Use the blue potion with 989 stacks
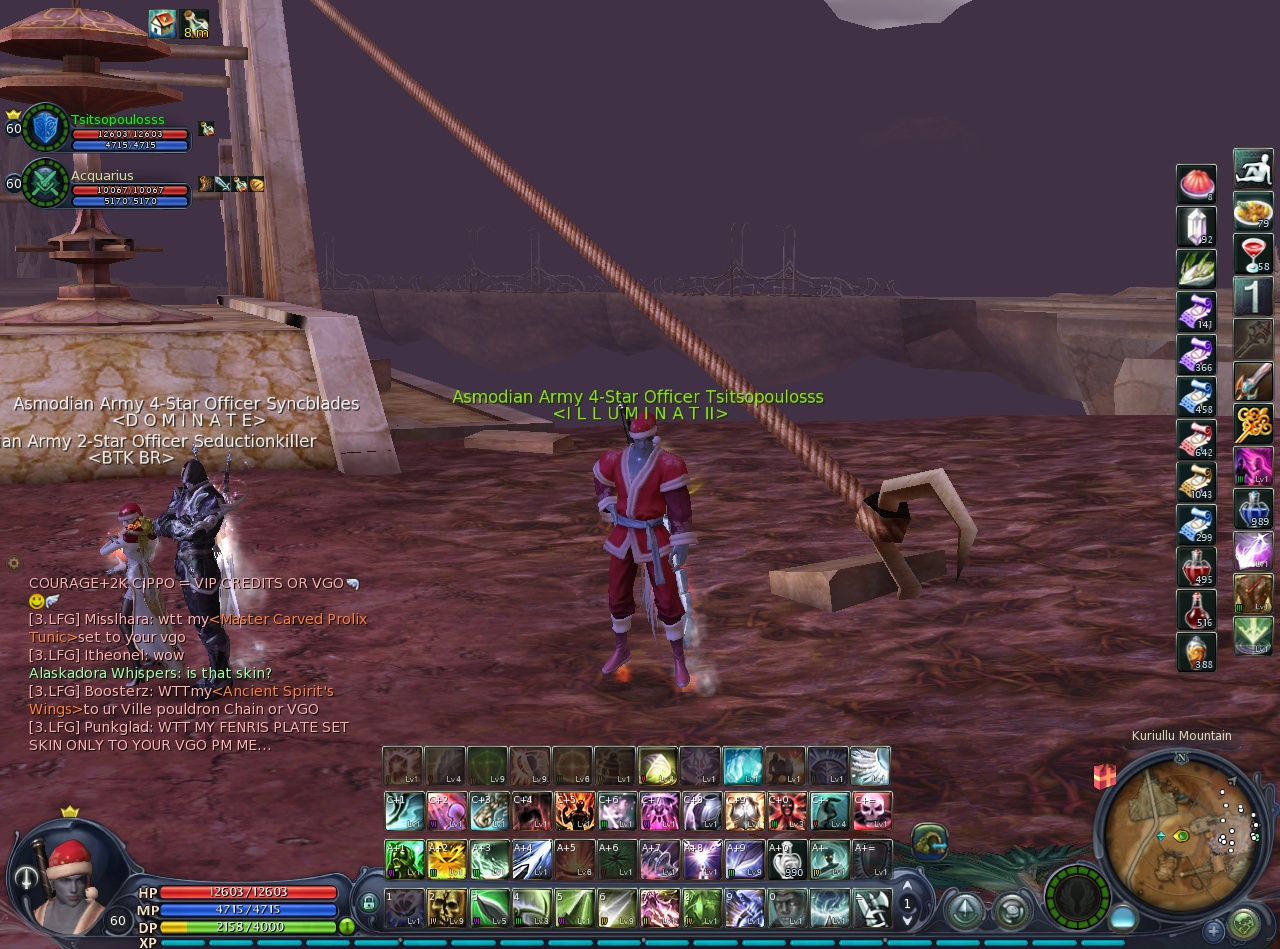Viewport: 1280px width, 949px height. (x=1253, y=509)
